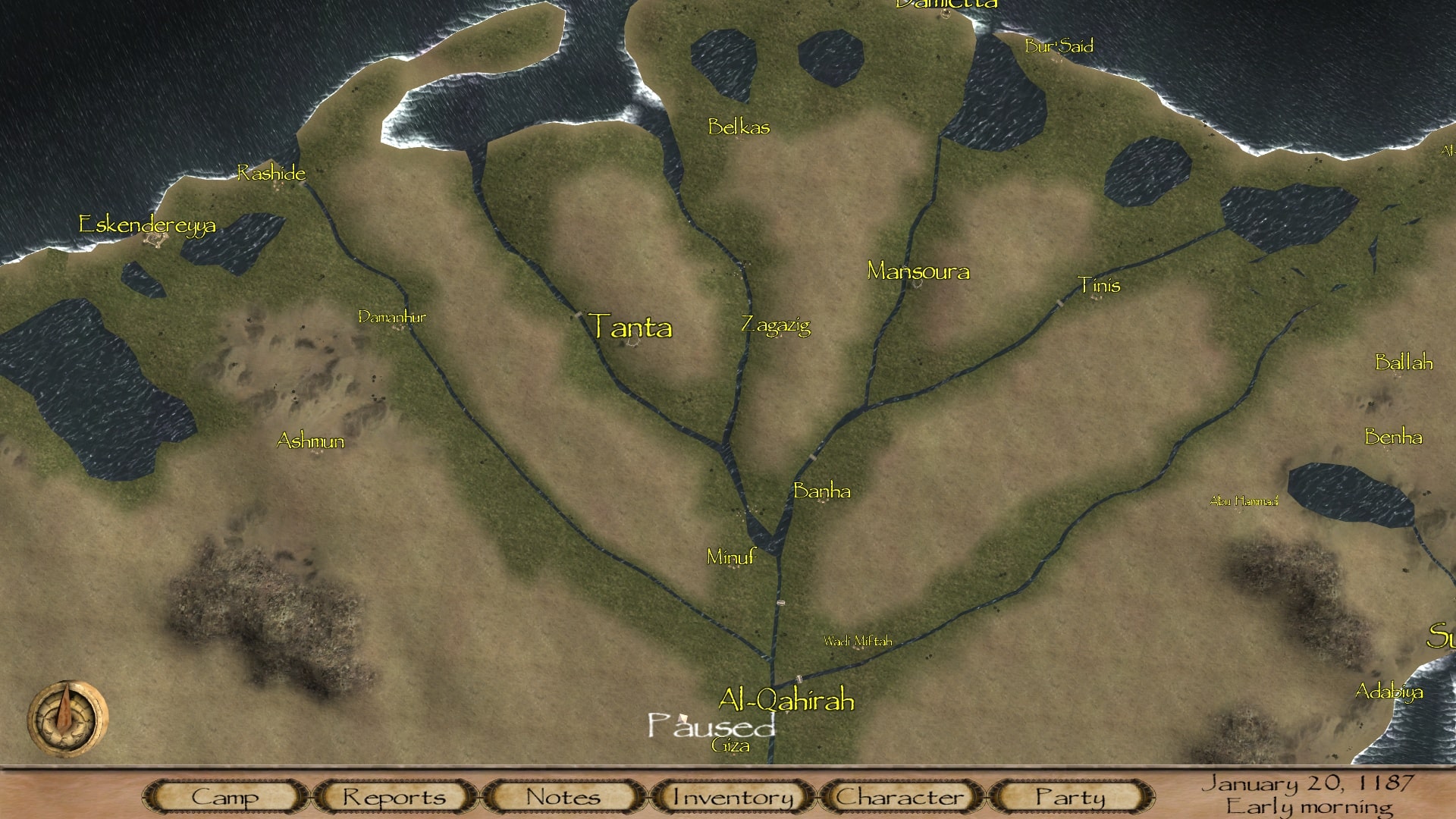The image size is (1456, 819).
Task: Show the Reports screen
Action: (x=394, y=797)
